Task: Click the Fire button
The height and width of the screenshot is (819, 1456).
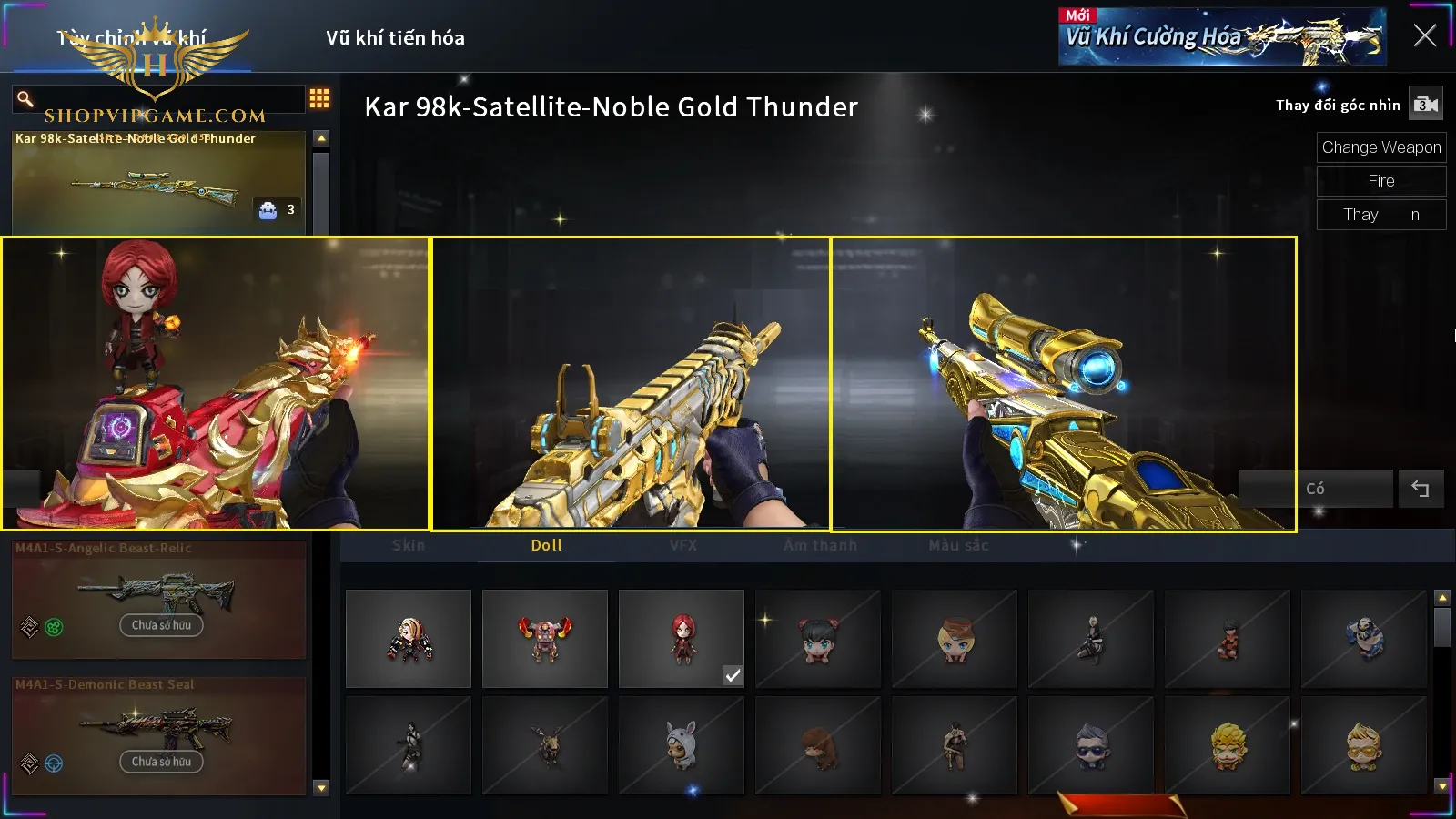Action: point(1380,181)
